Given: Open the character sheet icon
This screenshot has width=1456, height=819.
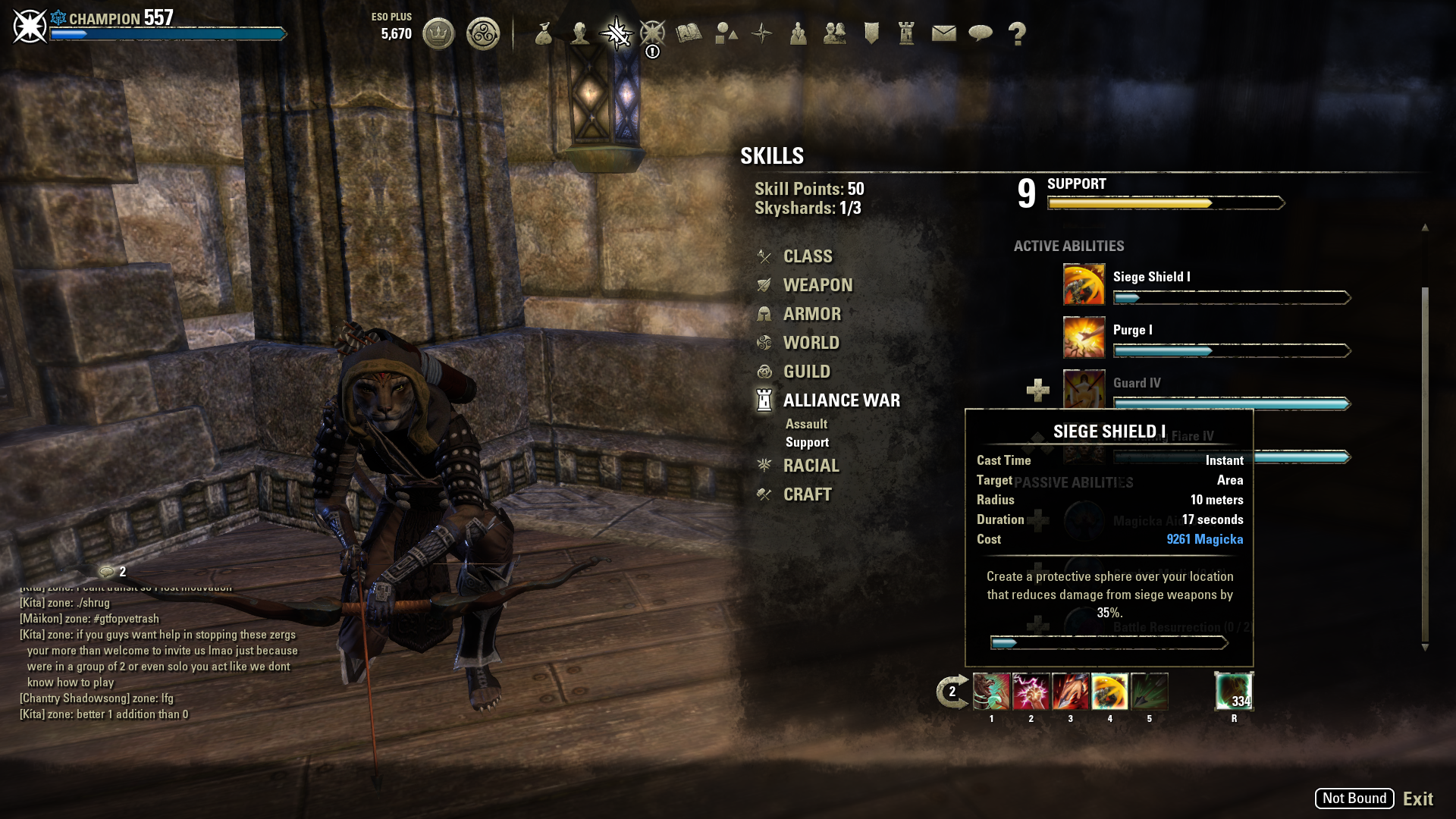Looking at the screenshot, I should coord(580,33).
